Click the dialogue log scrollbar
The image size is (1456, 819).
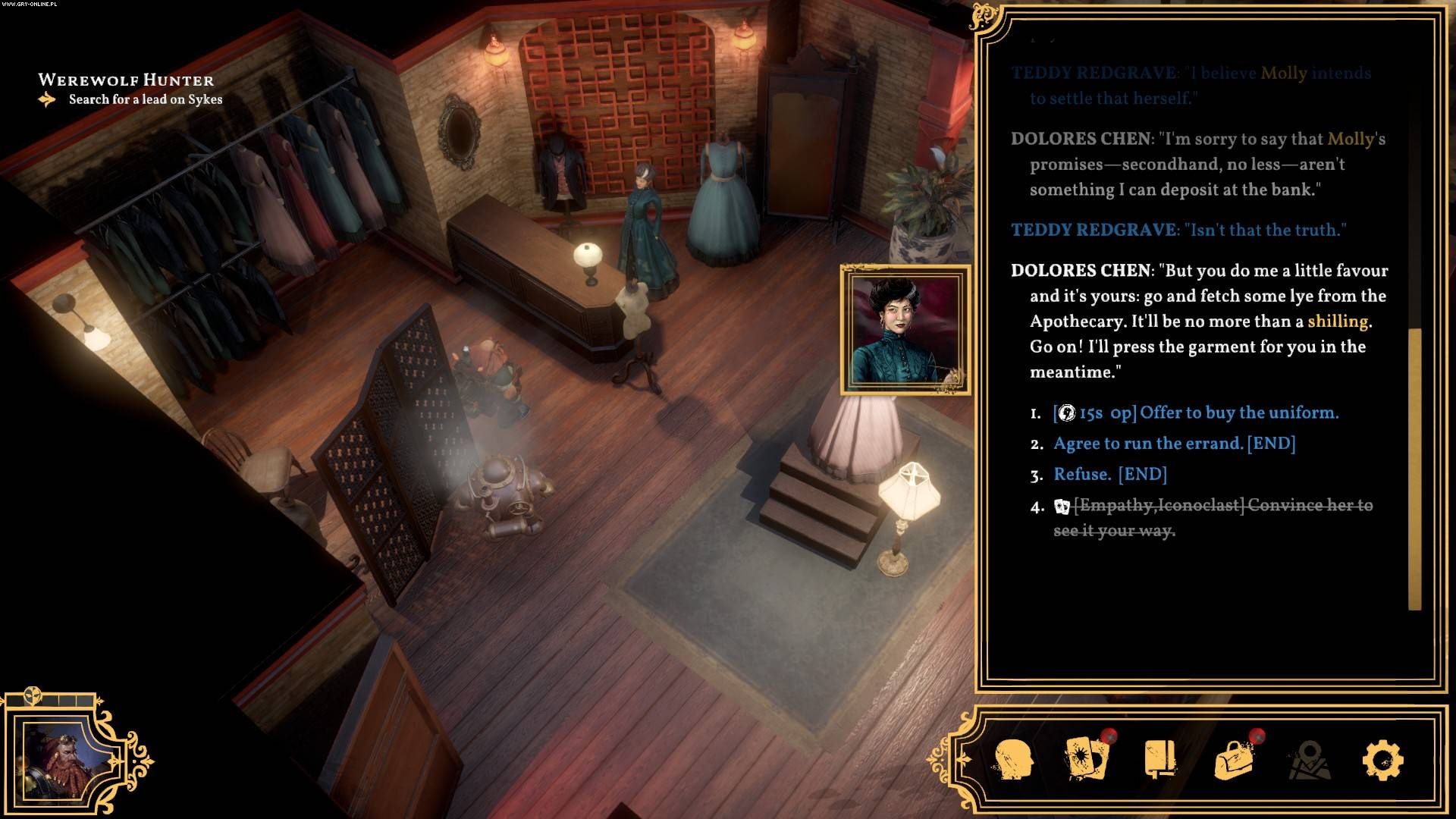(1414, 469)
